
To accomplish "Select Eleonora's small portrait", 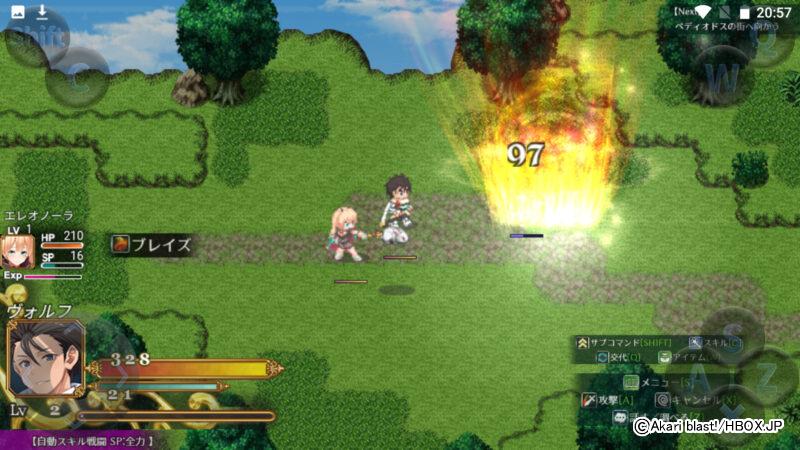I will pyautogui.click(x=18, y=251).
